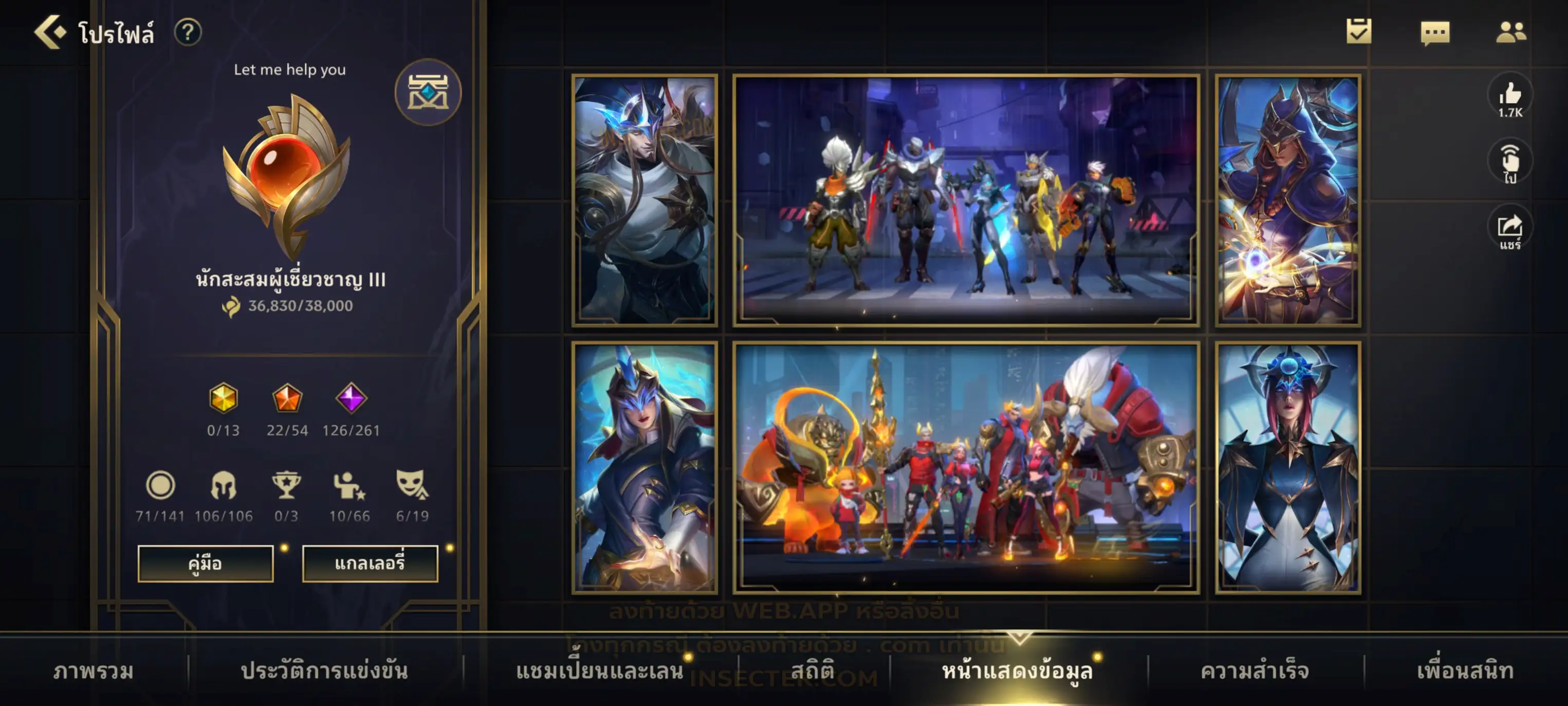The image size is (1568, 706).
Task: Switch to the ภาพรวม overview tab
Action: 93,671
